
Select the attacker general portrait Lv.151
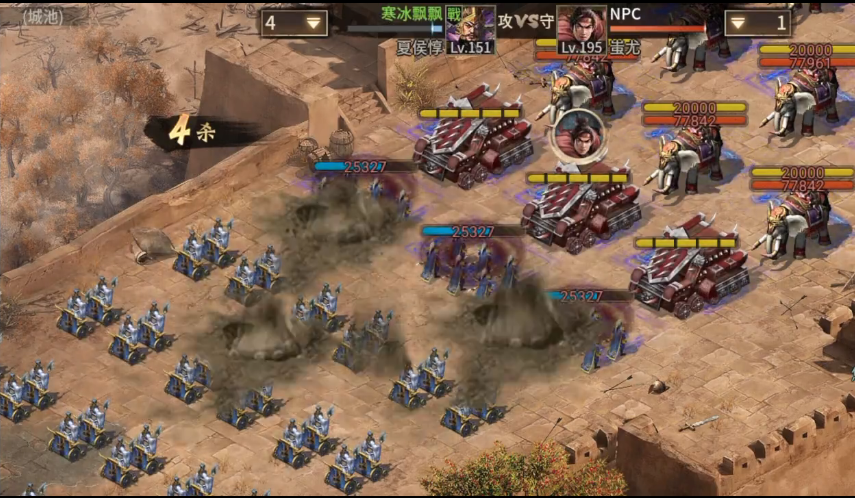(470, 28)
